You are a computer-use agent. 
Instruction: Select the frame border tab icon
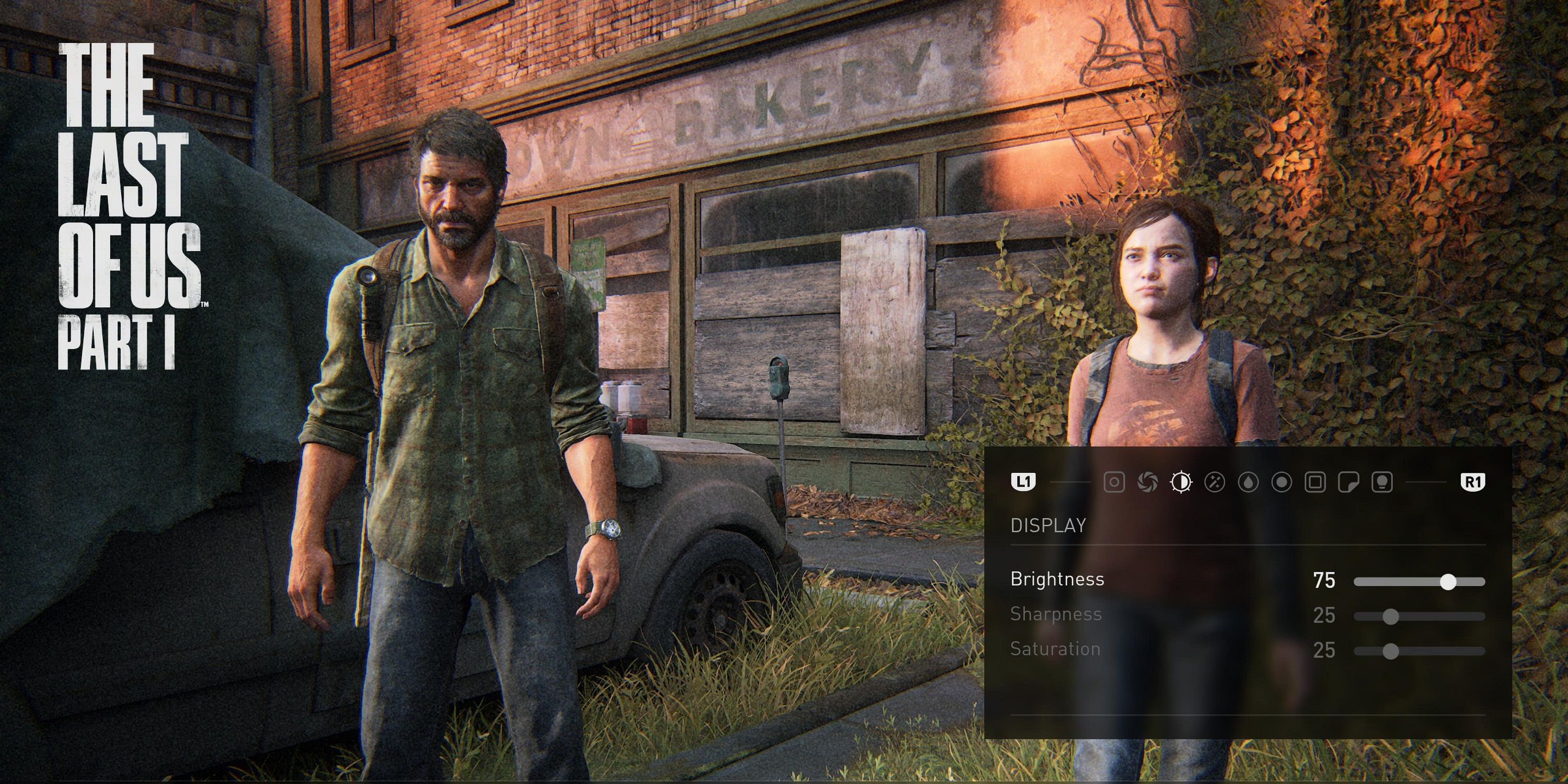[1316, 485]
